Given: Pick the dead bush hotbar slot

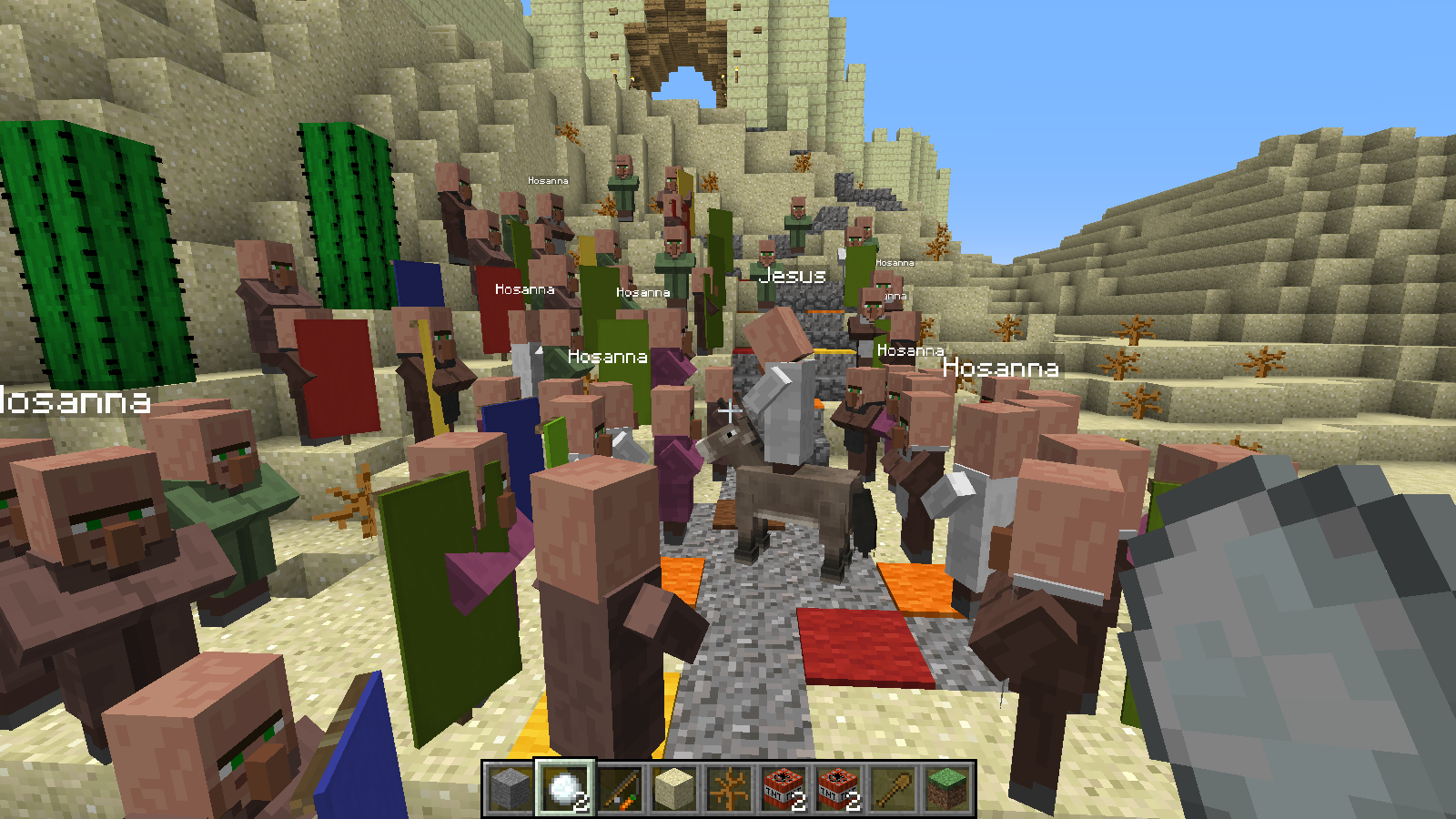Looking at the screenshot, I should pos(729,788).
